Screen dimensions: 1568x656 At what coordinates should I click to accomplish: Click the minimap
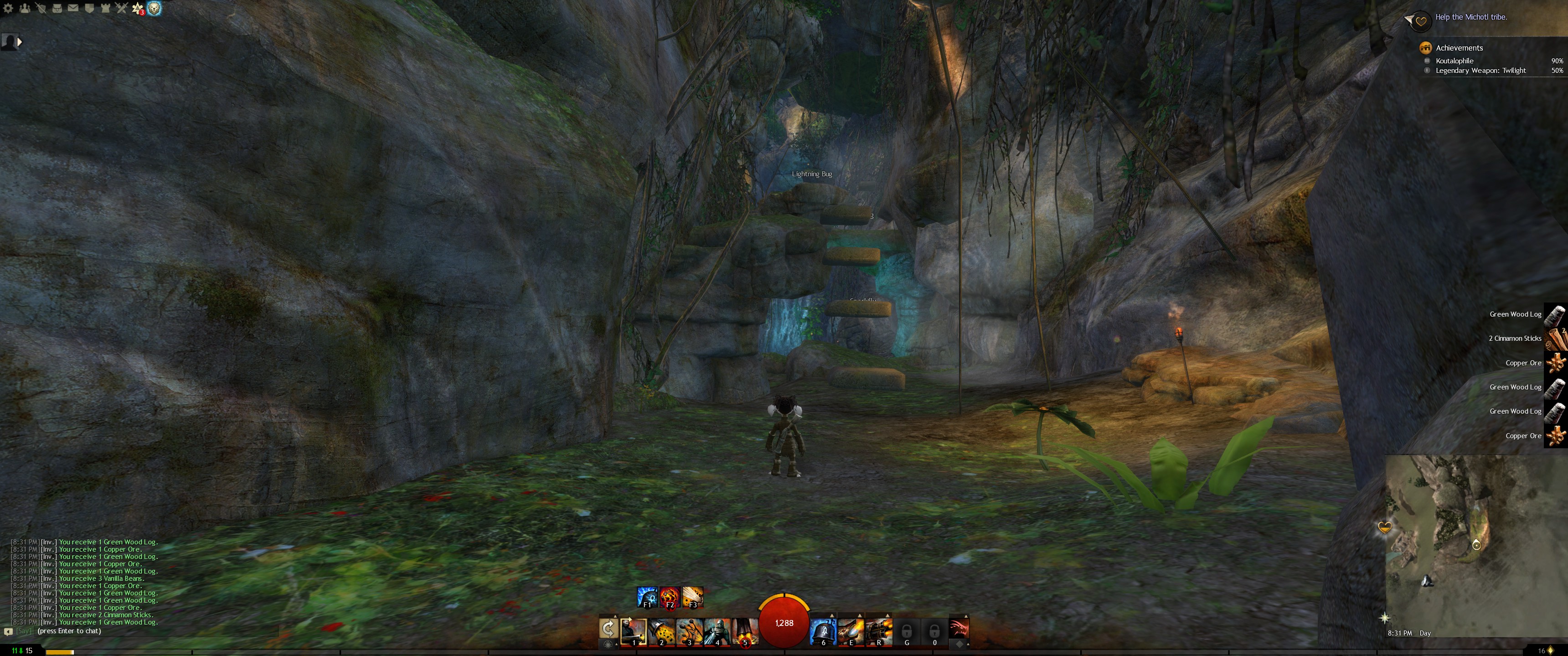[1473, 542]
